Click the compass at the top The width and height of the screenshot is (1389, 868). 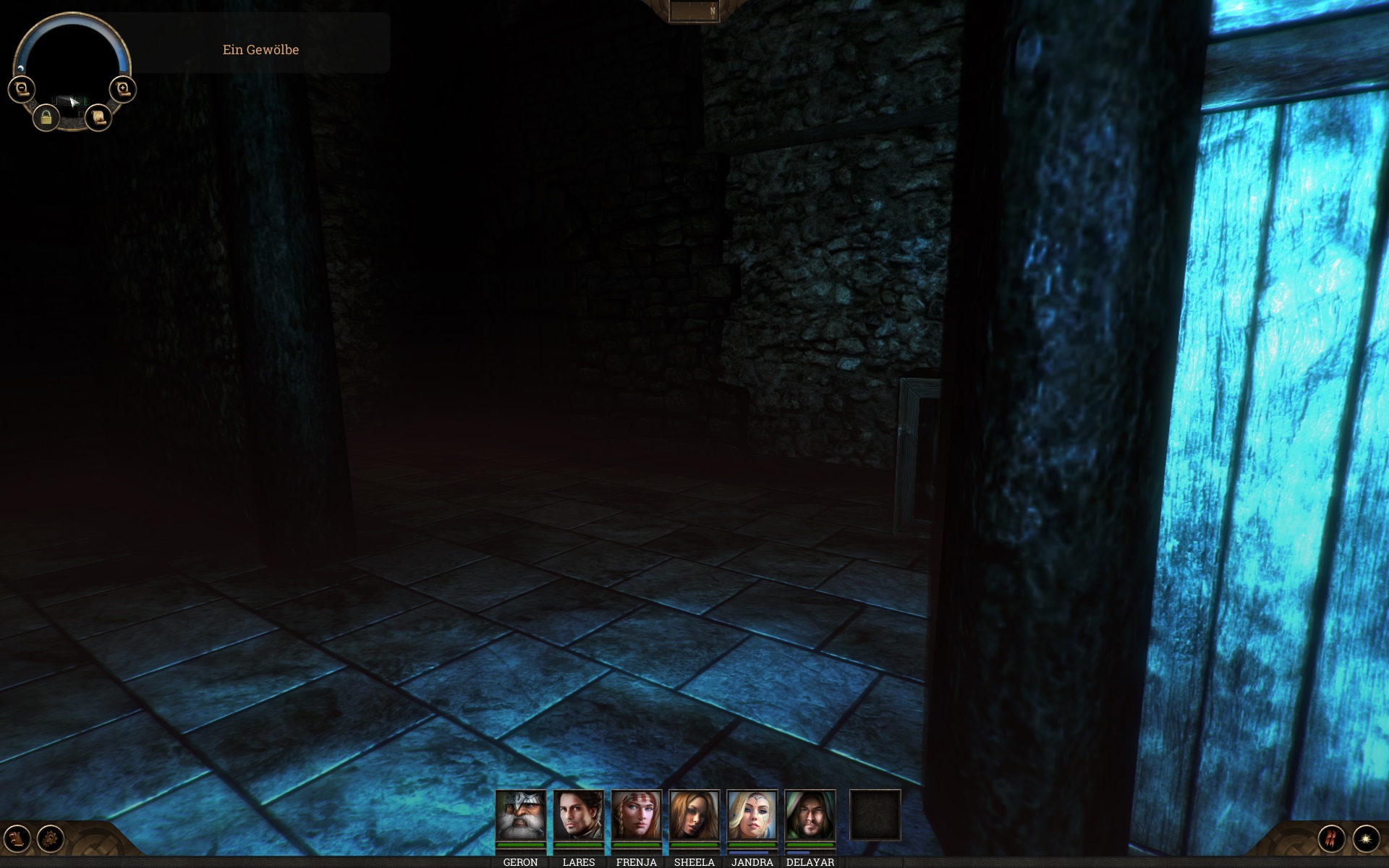click(694, 11)
